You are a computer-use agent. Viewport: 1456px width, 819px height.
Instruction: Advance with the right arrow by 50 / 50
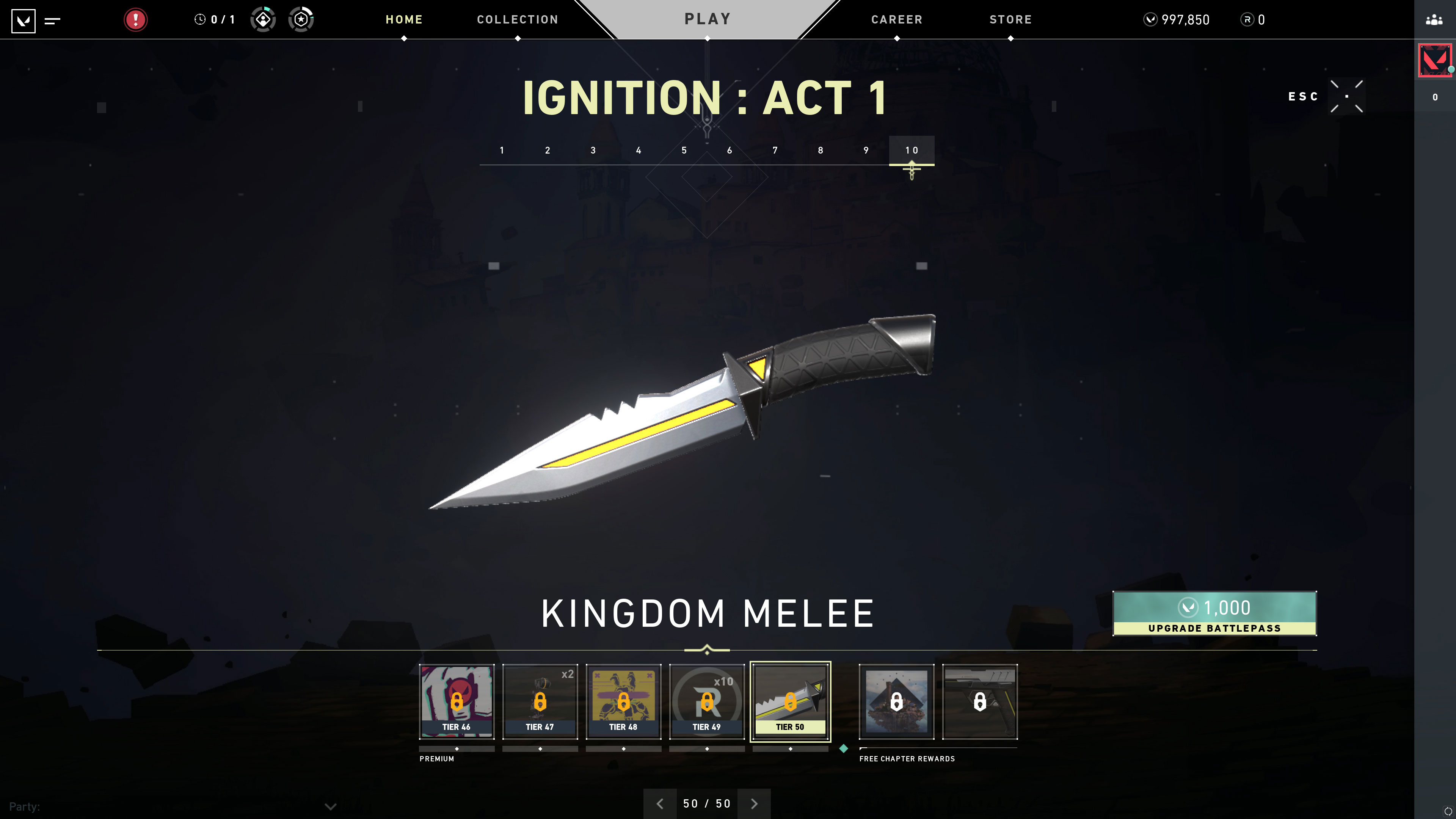point(754,804)
